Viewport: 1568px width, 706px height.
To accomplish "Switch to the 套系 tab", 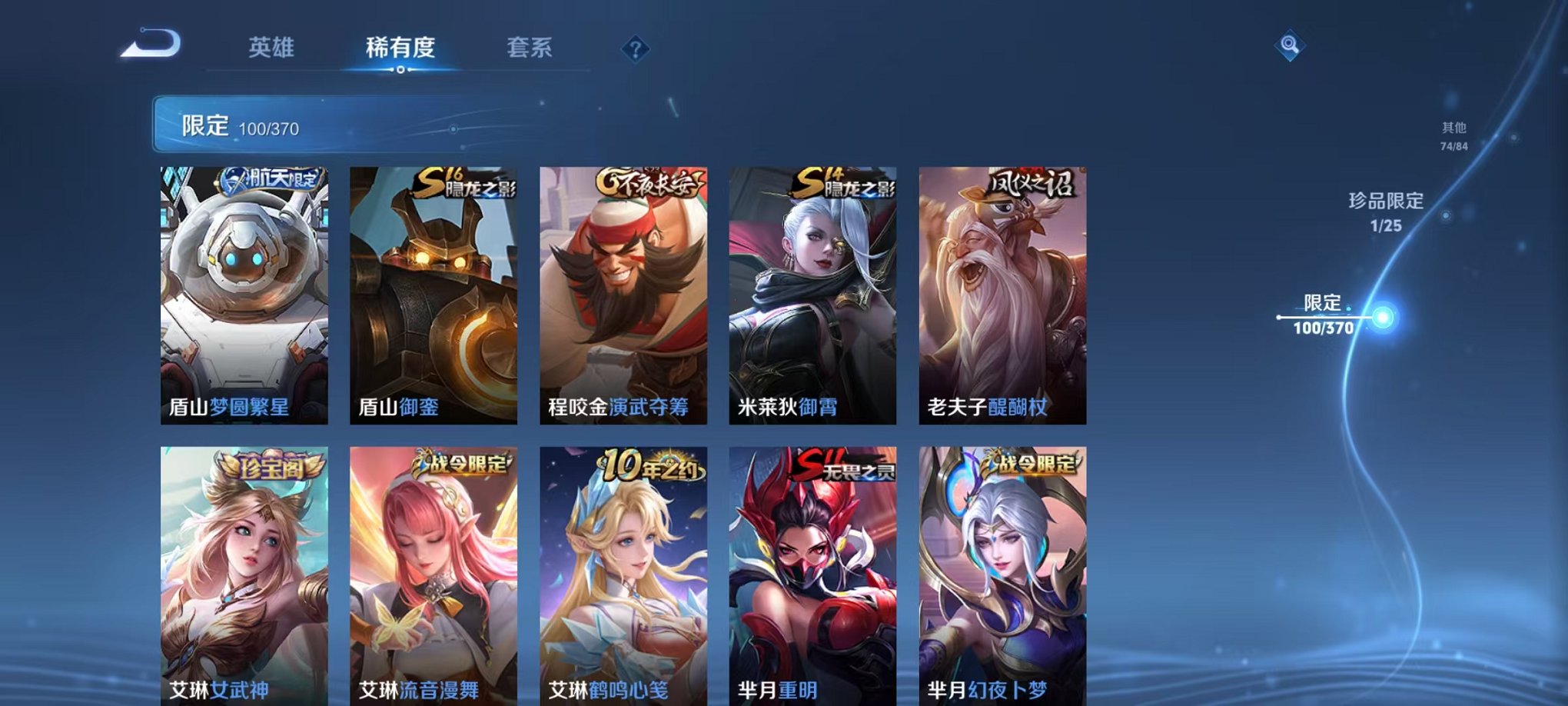I will tap(538, 46).
